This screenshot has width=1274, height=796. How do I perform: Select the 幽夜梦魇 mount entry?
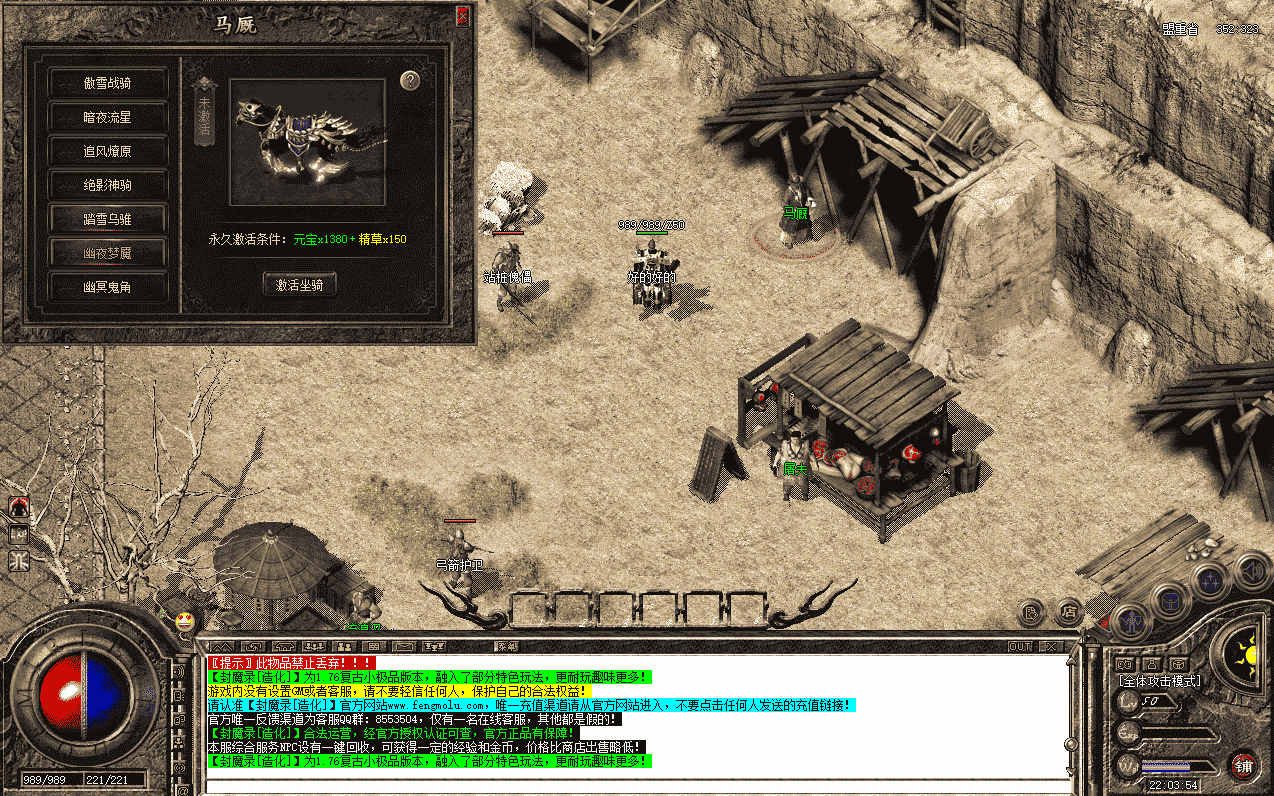107,253
